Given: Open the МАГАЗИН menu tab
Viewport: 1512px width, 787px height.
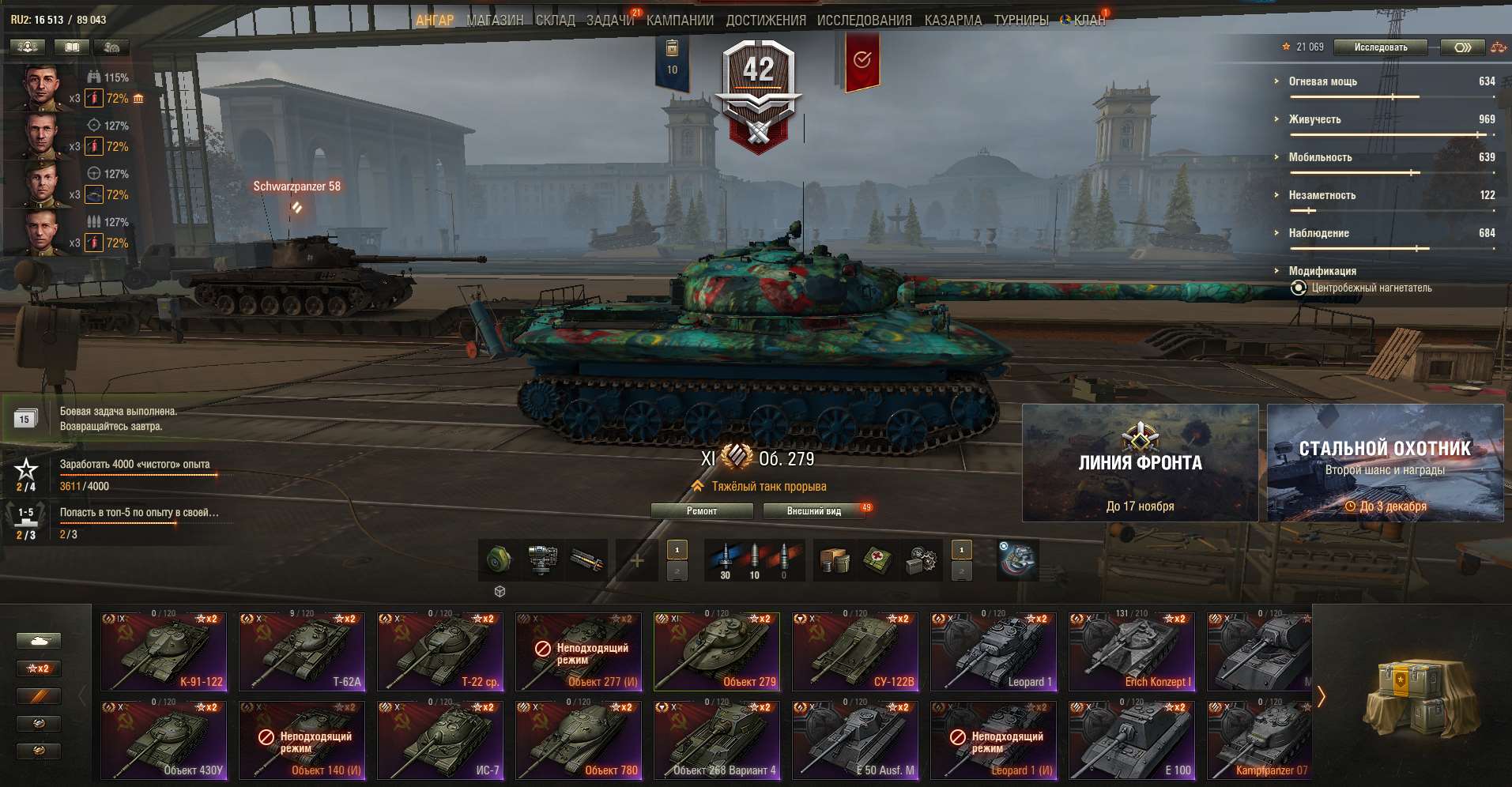Looking at the screenshot, I should click(494, 19).
